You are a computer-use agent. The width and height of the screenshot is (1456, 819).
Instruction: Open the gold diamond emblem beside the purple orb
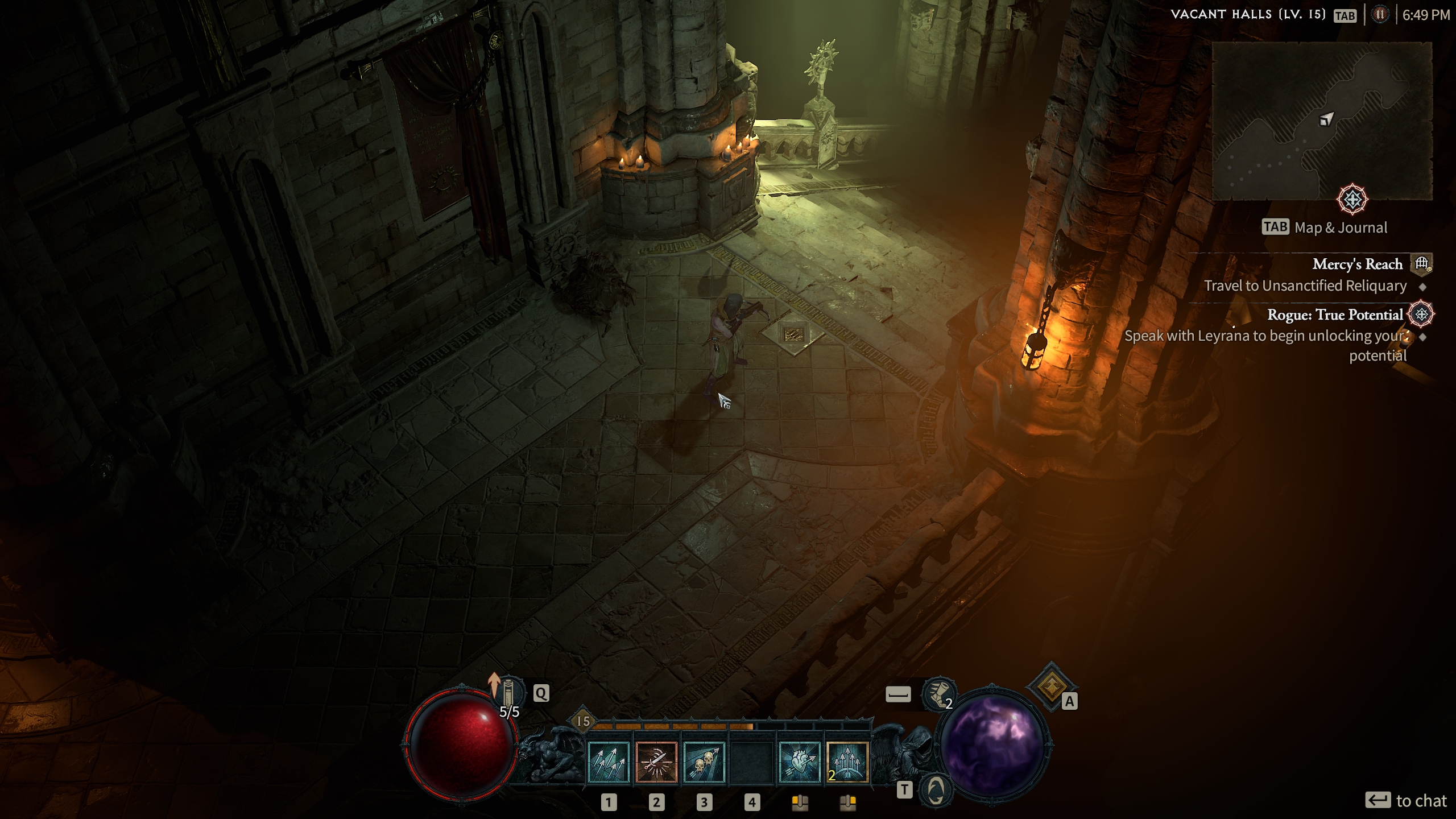point(1051,686)
